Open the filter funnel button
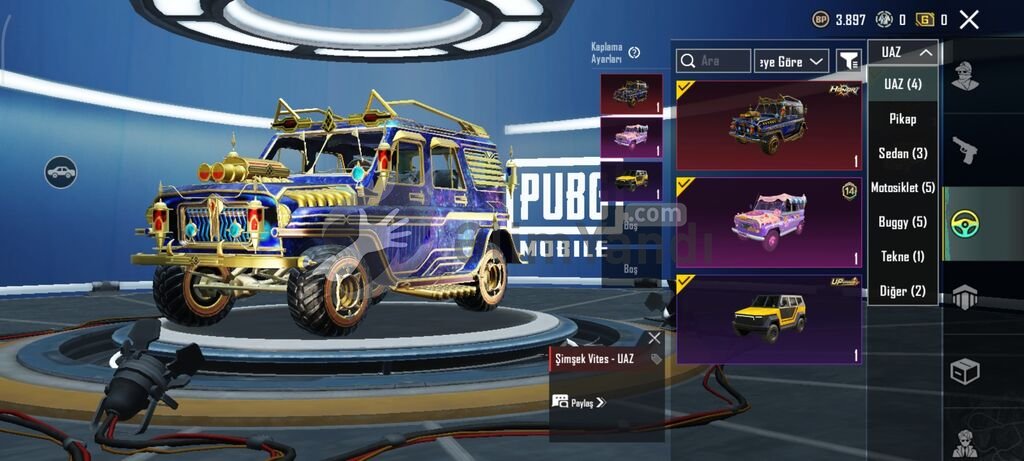 (848, 61)
